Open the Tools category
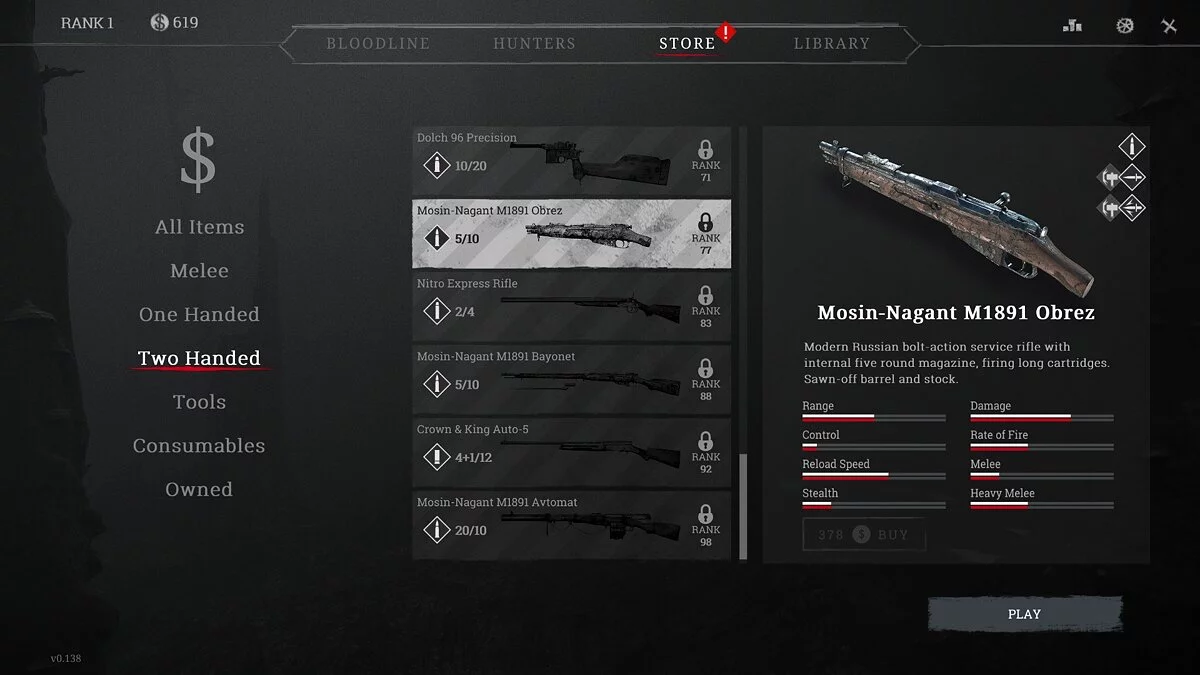 pos(199,402)
